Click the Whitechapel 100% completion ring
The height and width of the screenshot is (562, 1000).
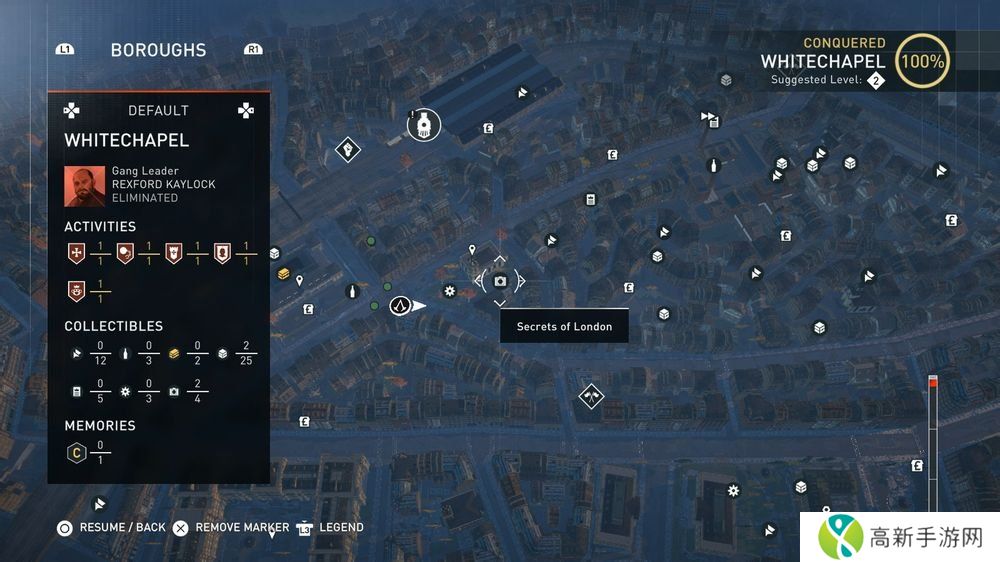[922, 61]
